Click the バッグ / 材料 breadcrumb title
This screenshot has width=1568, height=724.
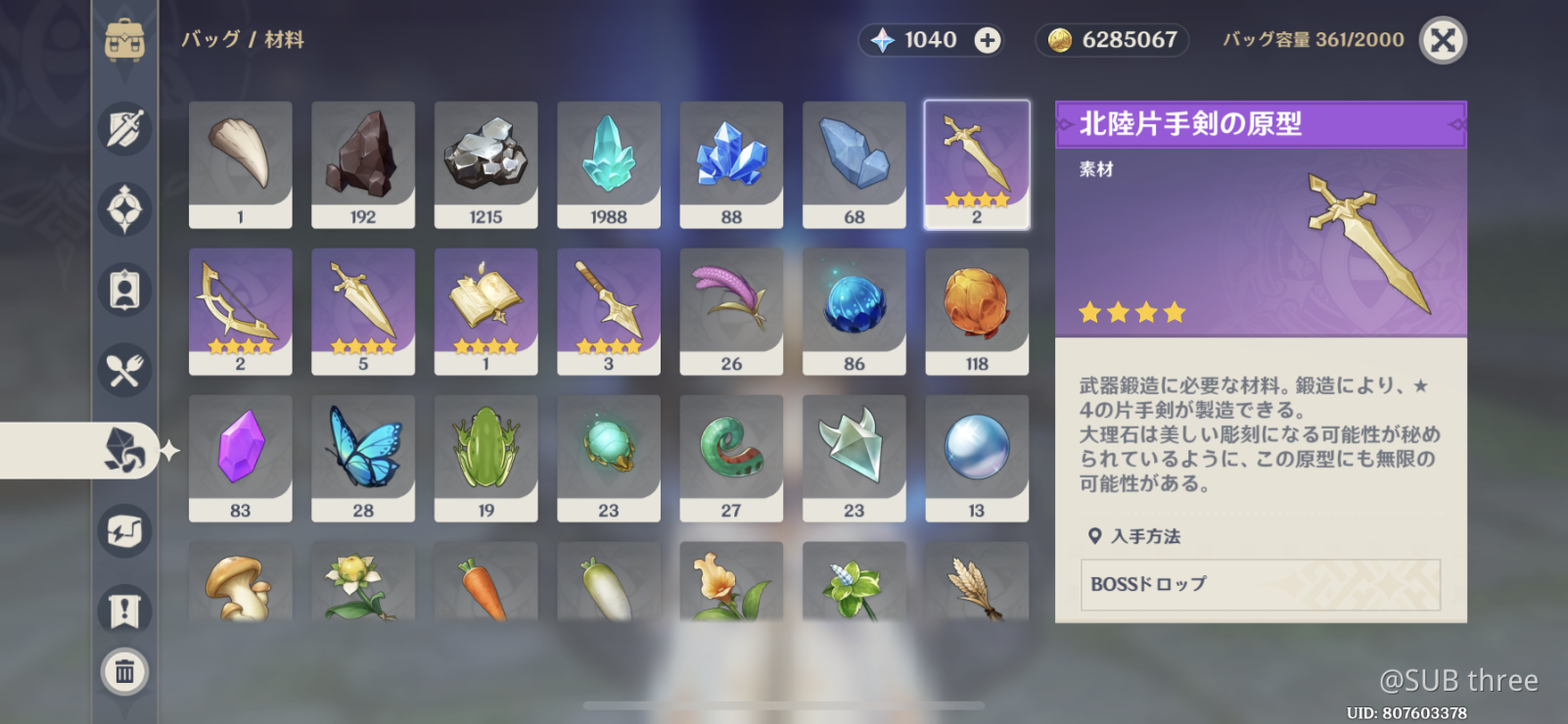pos(244,40)
